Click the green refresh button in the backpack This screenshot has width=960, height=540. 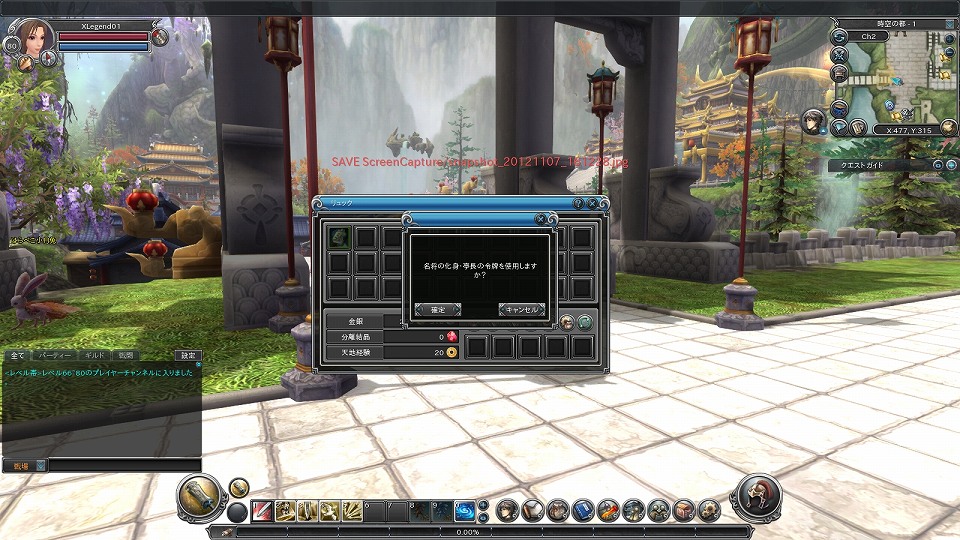(585, 322)
